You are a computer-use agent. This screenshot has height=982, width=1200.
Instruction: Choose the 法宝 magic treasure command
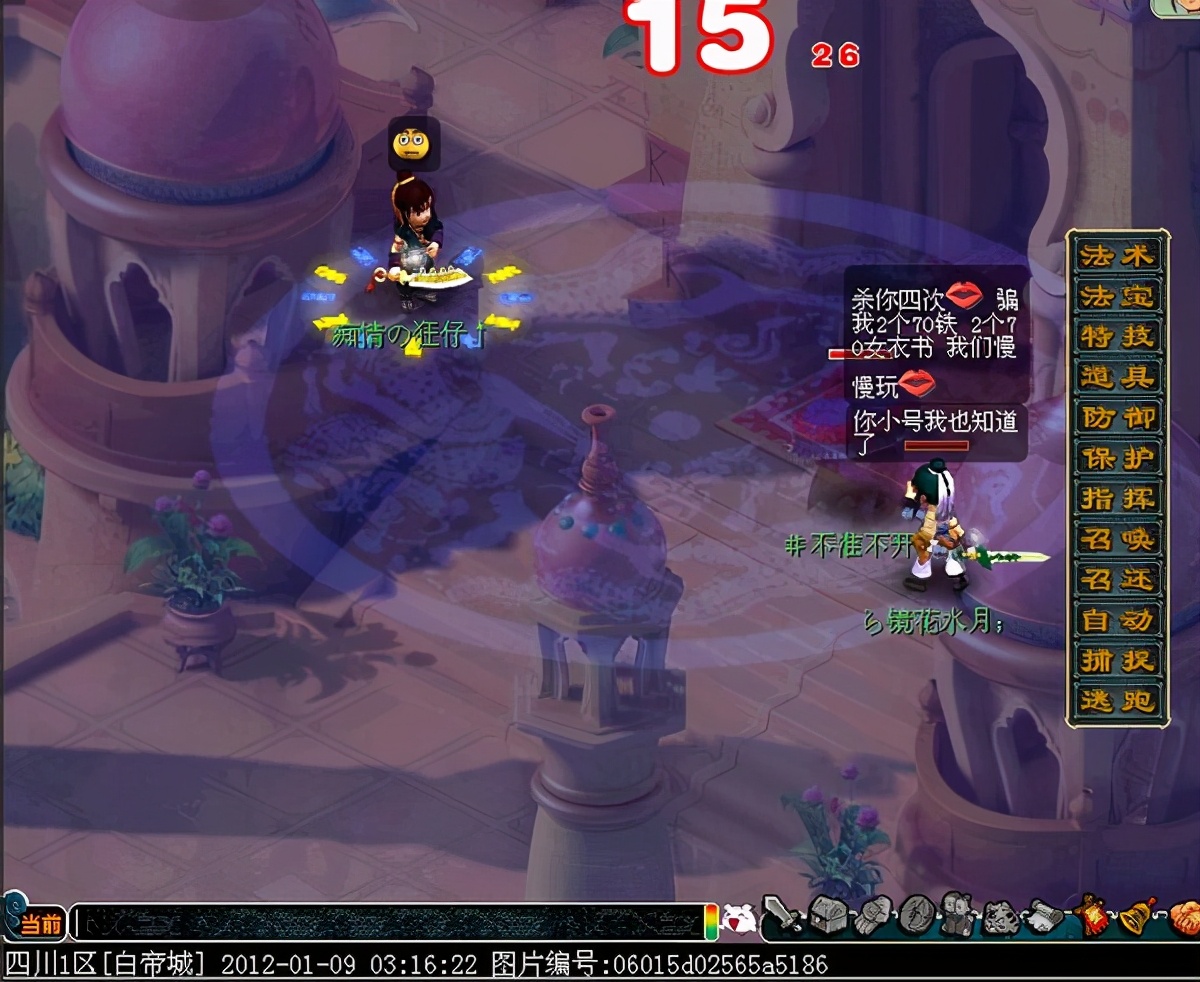pyautogui.click(x=1118, y=296)
